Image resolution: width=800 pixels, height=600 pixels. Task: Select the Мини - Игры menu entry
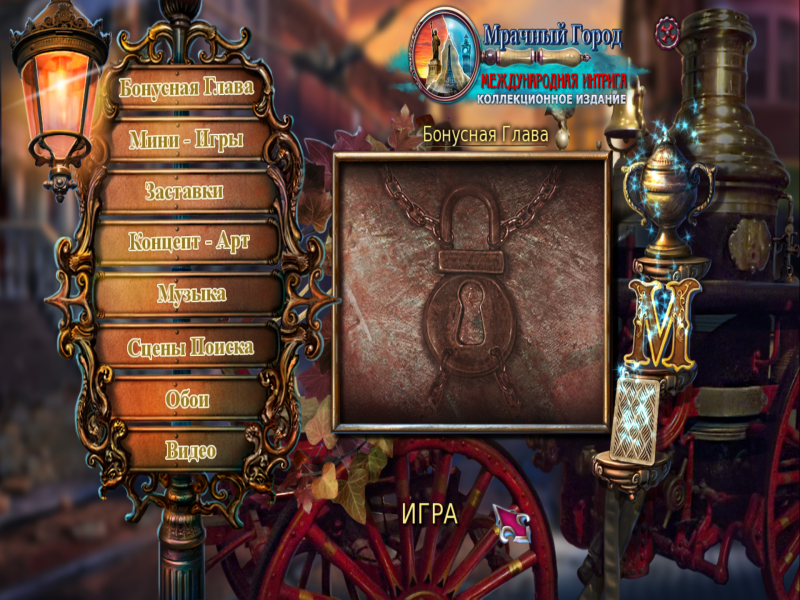click(187, 139)
